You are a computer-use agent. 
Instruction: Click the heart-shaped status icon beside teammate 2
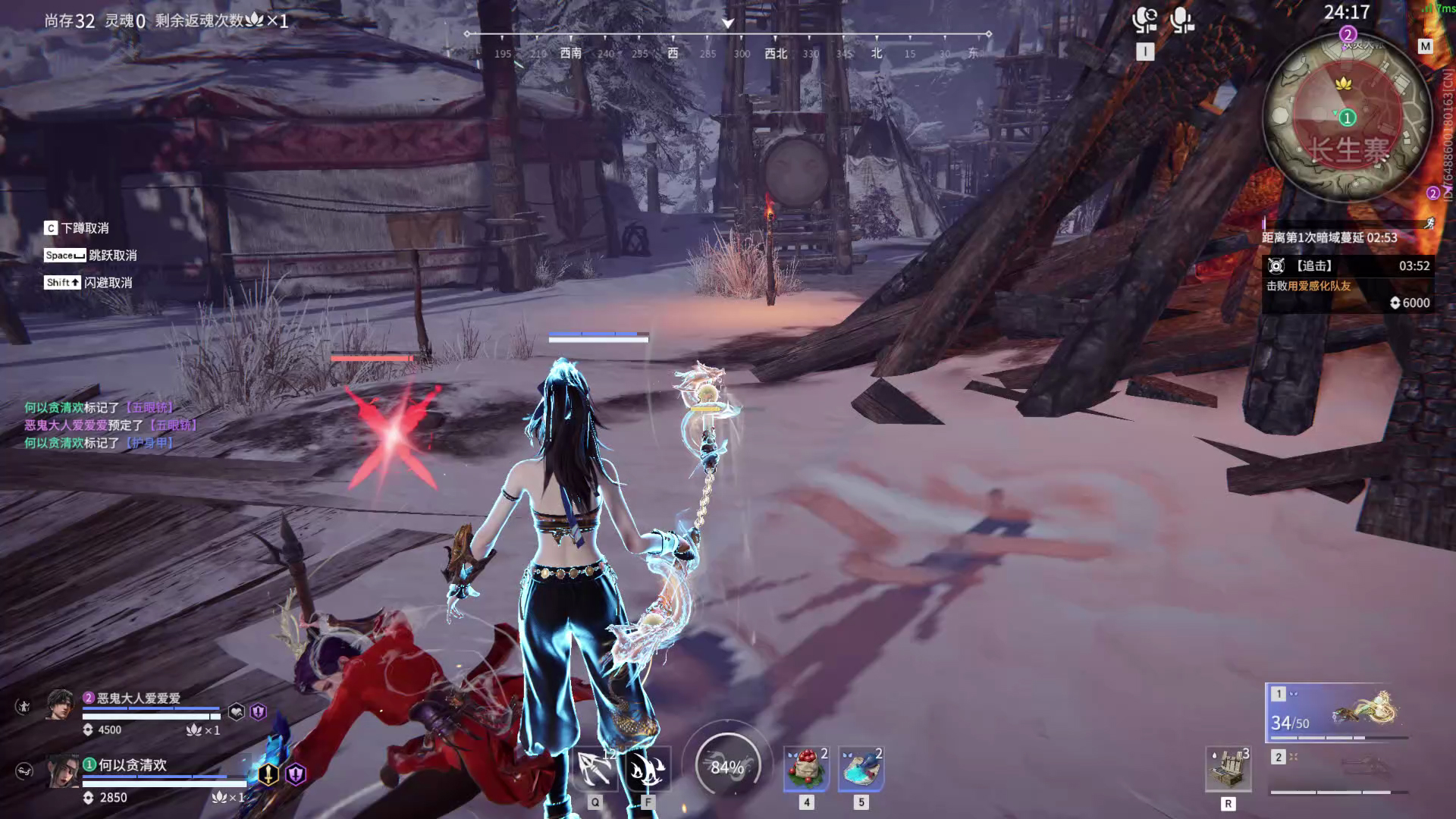tap(237, 712)
